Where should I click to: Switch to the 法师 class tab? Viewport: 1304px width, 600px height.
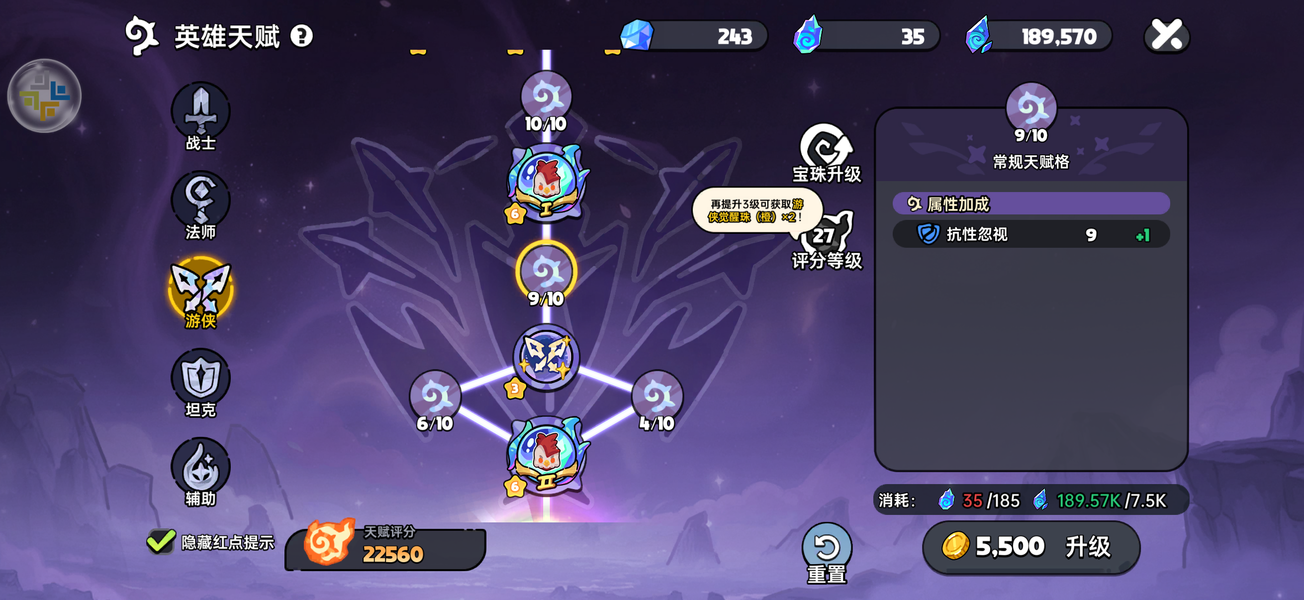[201, 199]
